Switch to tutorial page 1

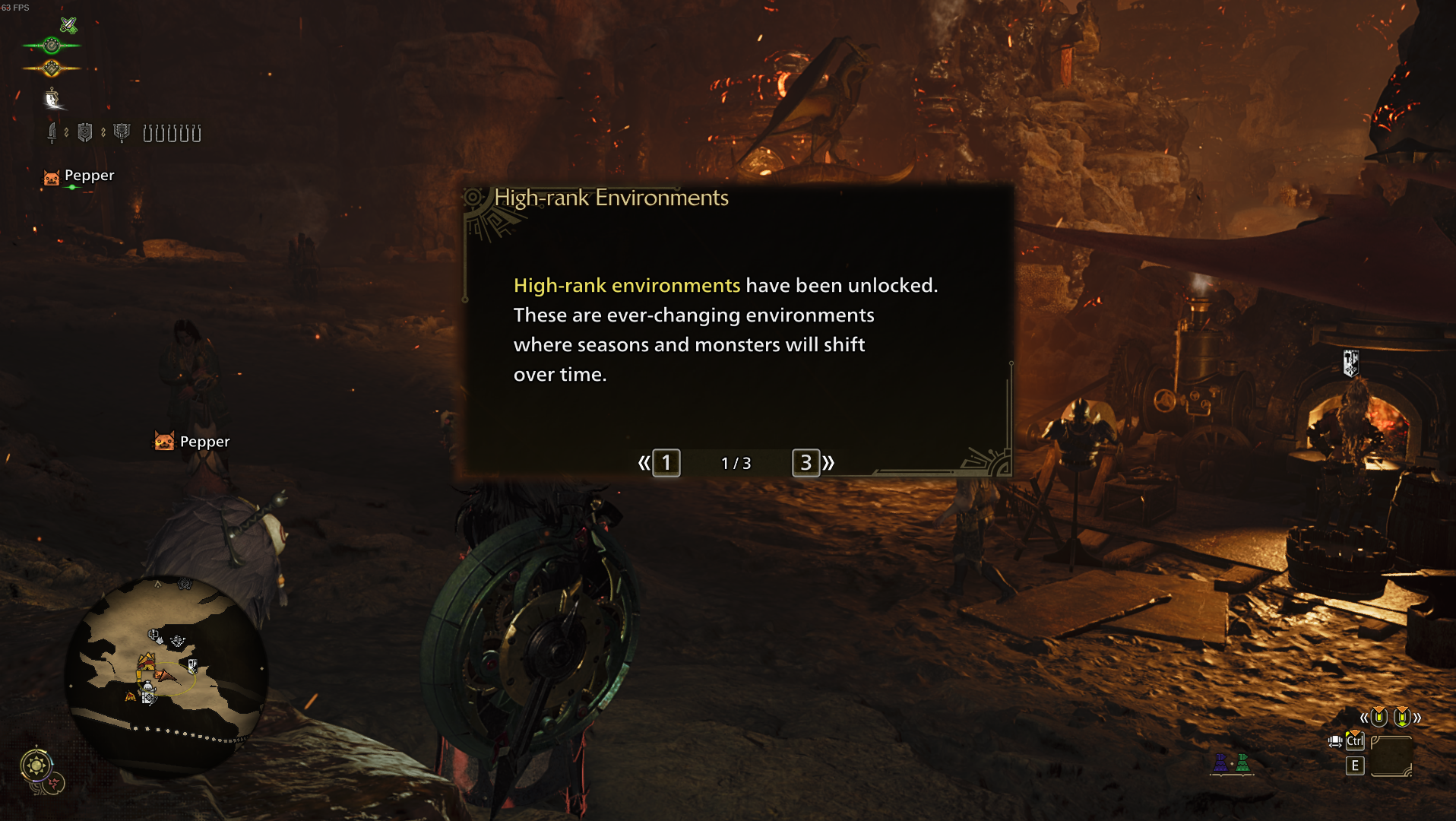pyautogui.click(x=665, y=463)
